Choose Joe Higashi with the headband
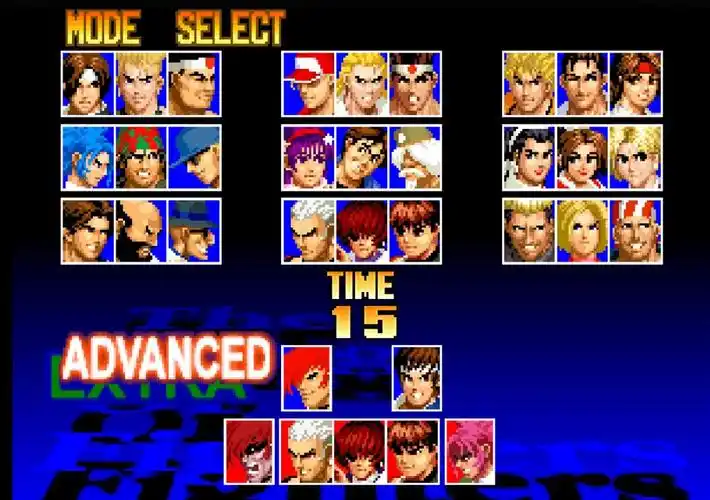Screen dimensions: 710x500 [x=413, y=84]
